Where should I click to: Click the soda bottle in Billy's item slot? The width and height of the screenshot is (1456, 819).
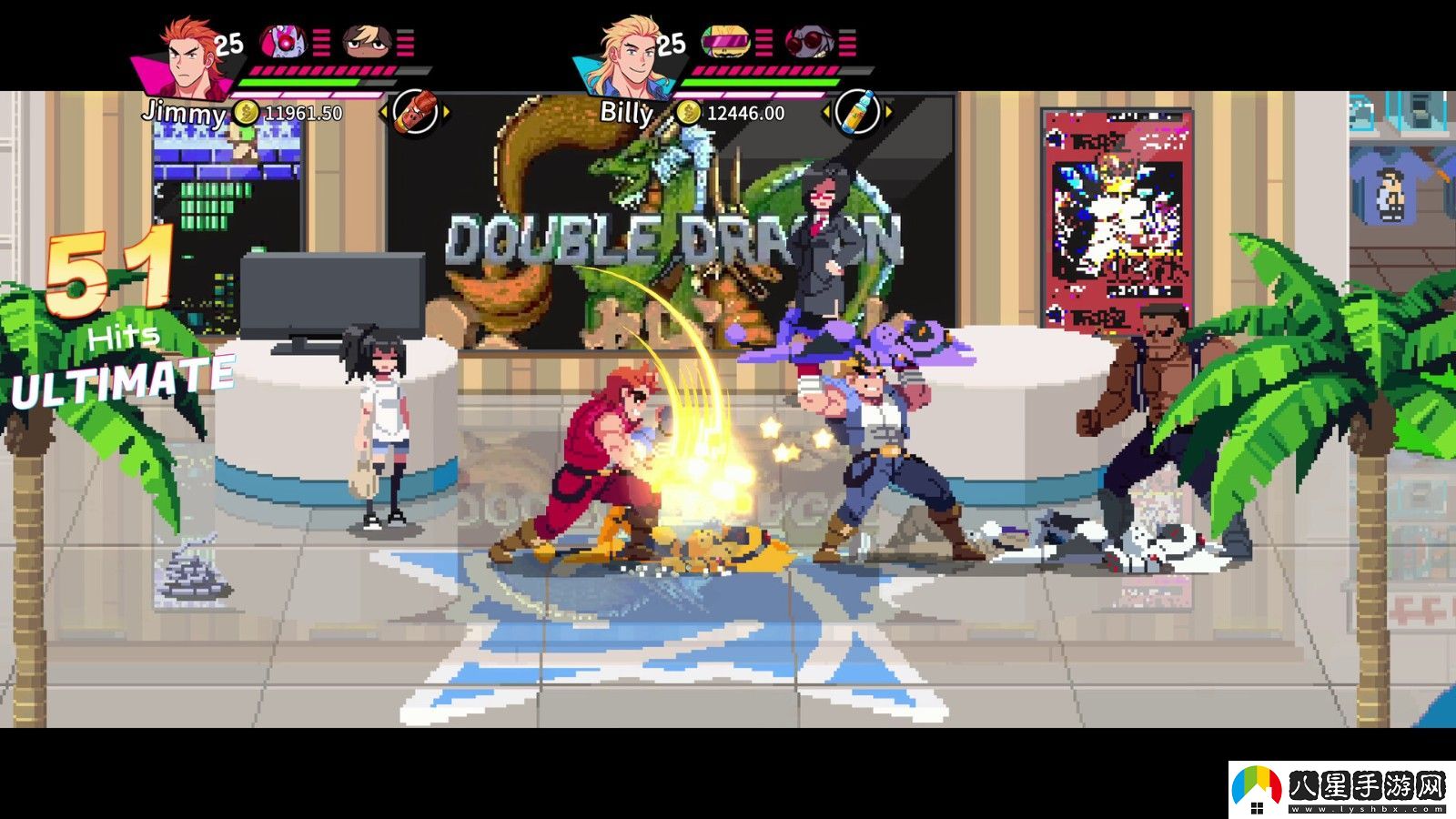point(858,110)
